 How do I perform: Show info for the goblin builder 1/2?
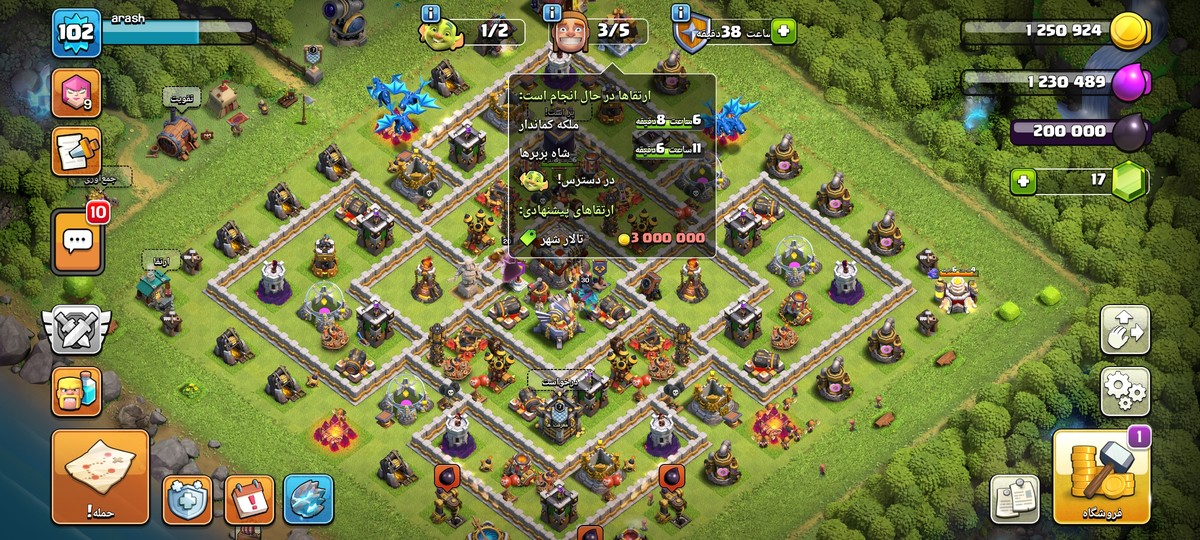pos(431,13)
